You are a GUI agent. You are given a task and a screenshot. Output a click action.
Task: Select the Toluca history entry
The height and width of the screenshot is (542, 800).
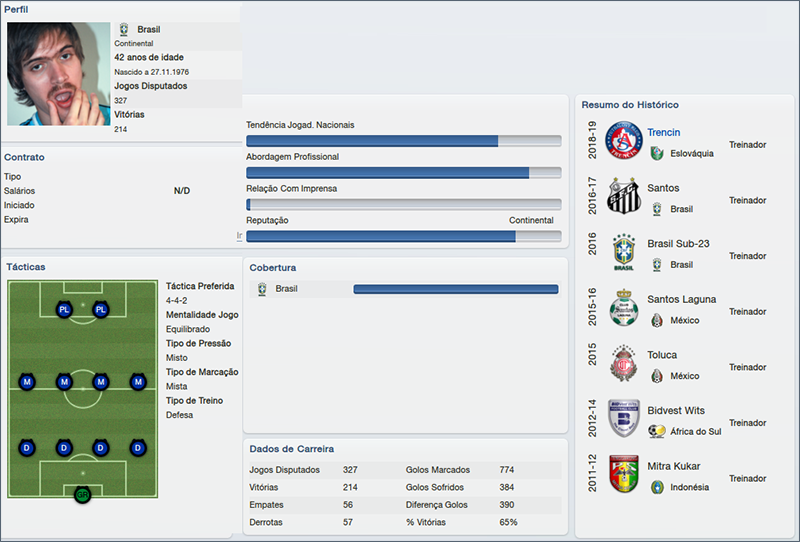pos(662,355)
